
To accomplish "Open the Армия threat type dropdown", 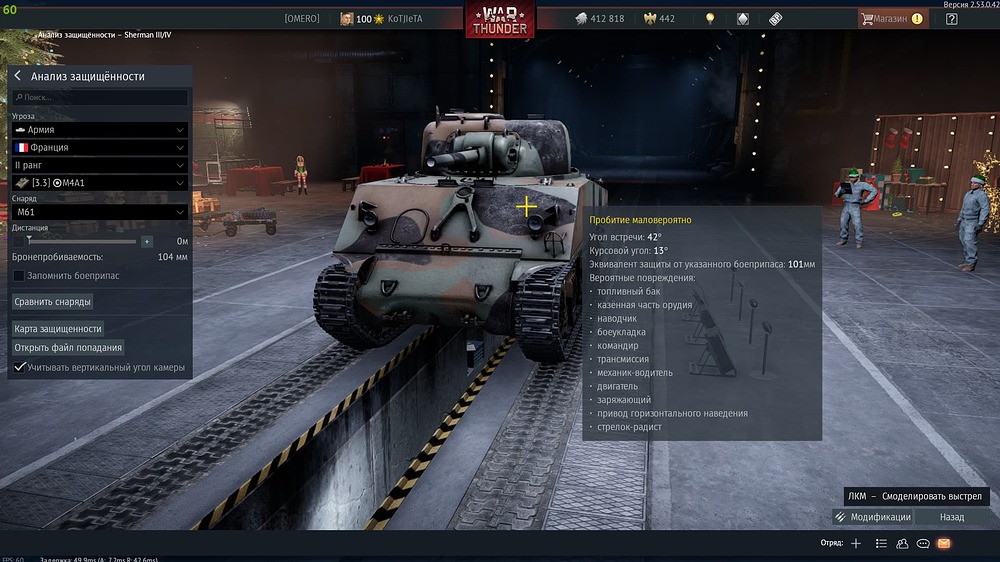I will [x=100, y=130].
